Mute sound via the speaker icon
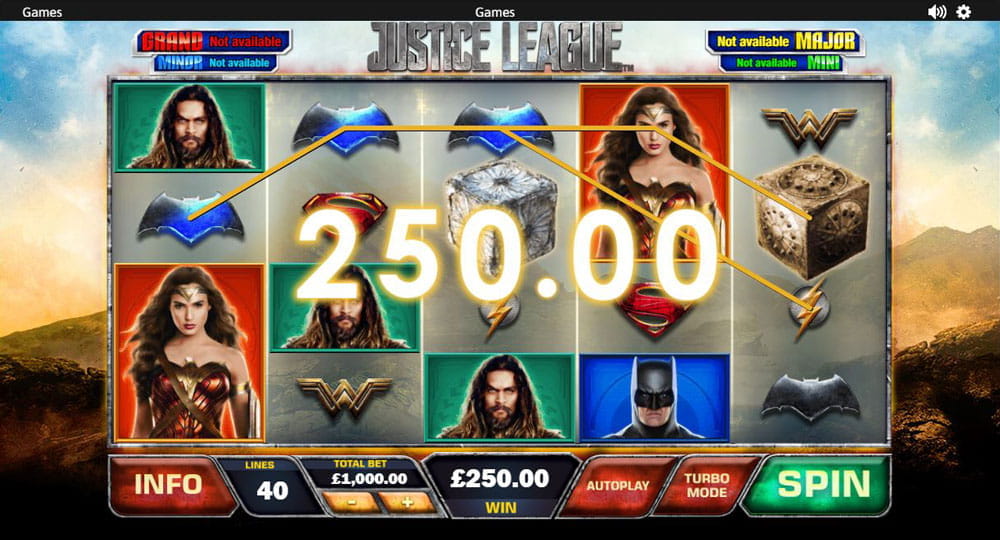The width and height of the screenshot is (1000, 540). (x=937, y=12)
